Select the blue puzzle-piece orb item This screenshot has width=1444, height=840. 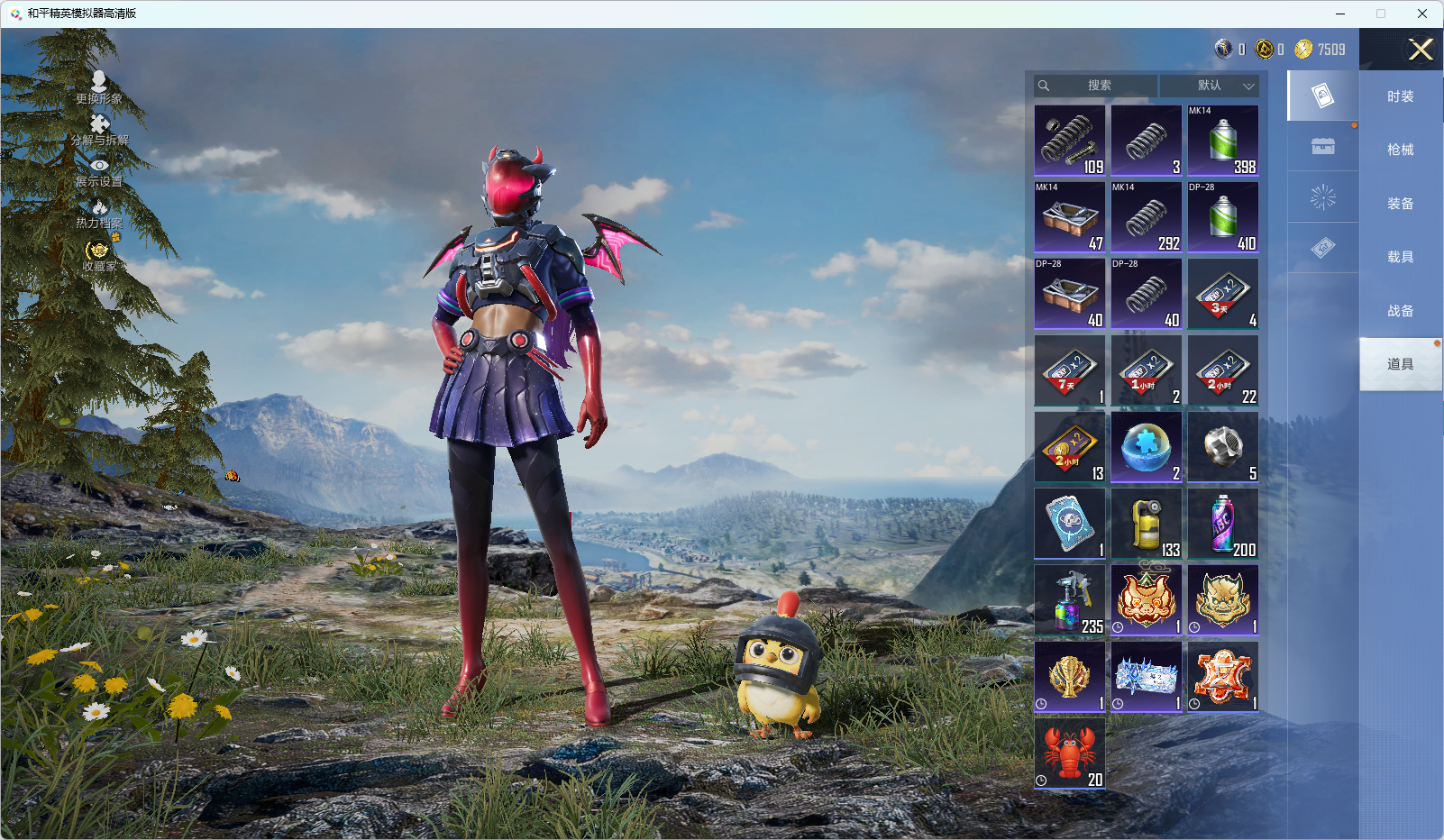tap(1147, 447)
